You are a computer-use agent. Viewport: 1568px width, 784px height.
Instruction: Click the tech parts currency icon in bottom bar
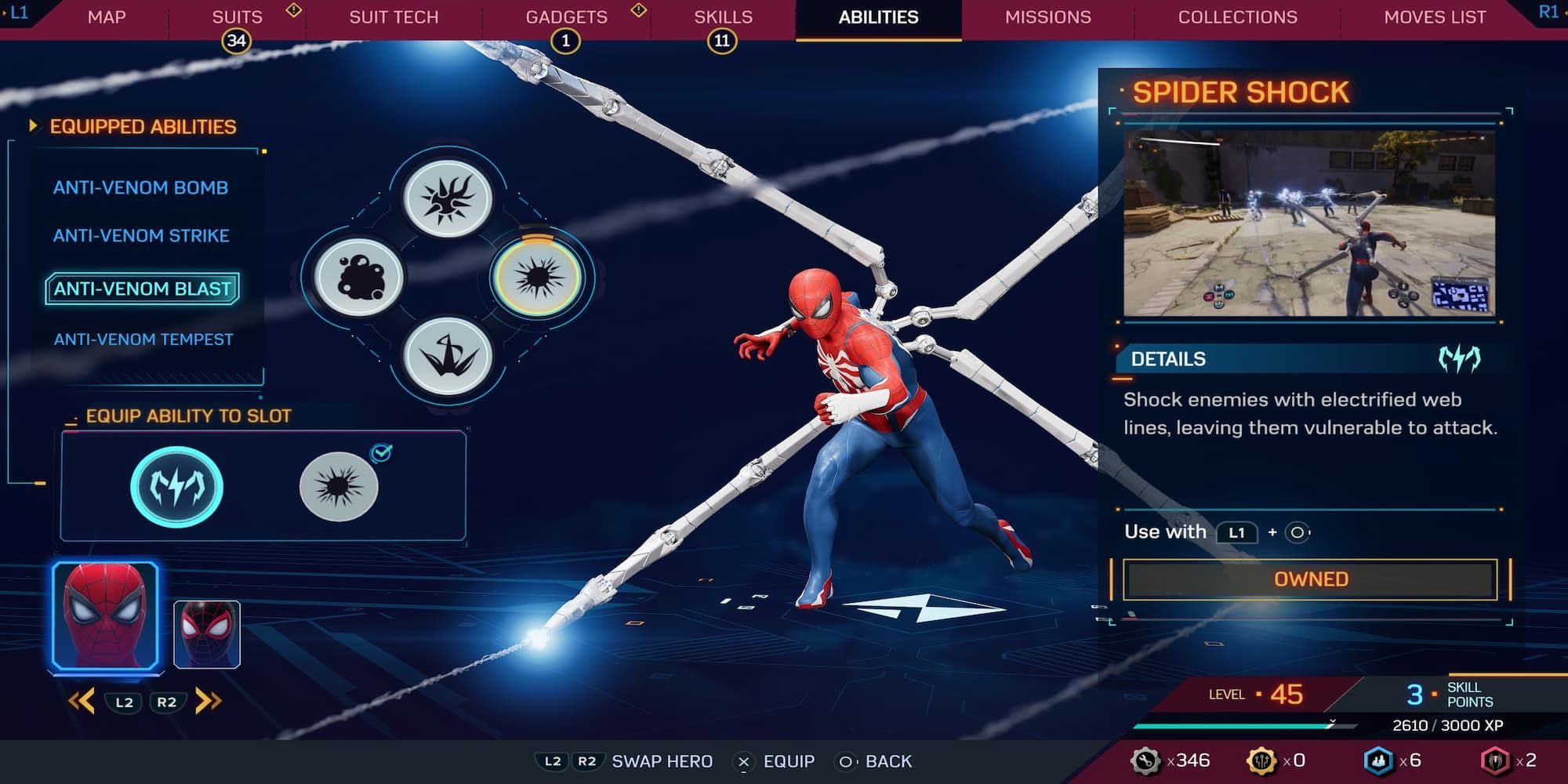coord(1146,759)
